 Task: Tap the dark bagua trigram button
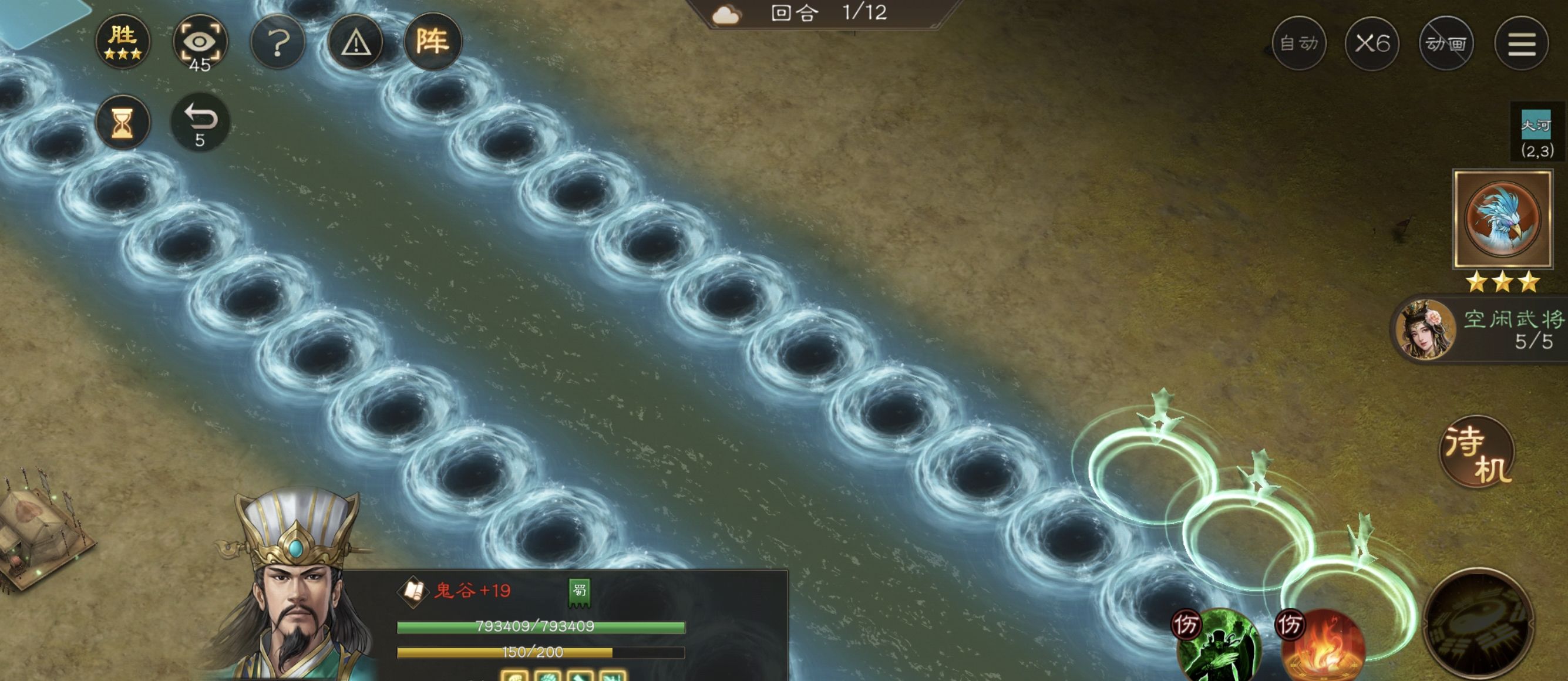[x=1479, y=624]
